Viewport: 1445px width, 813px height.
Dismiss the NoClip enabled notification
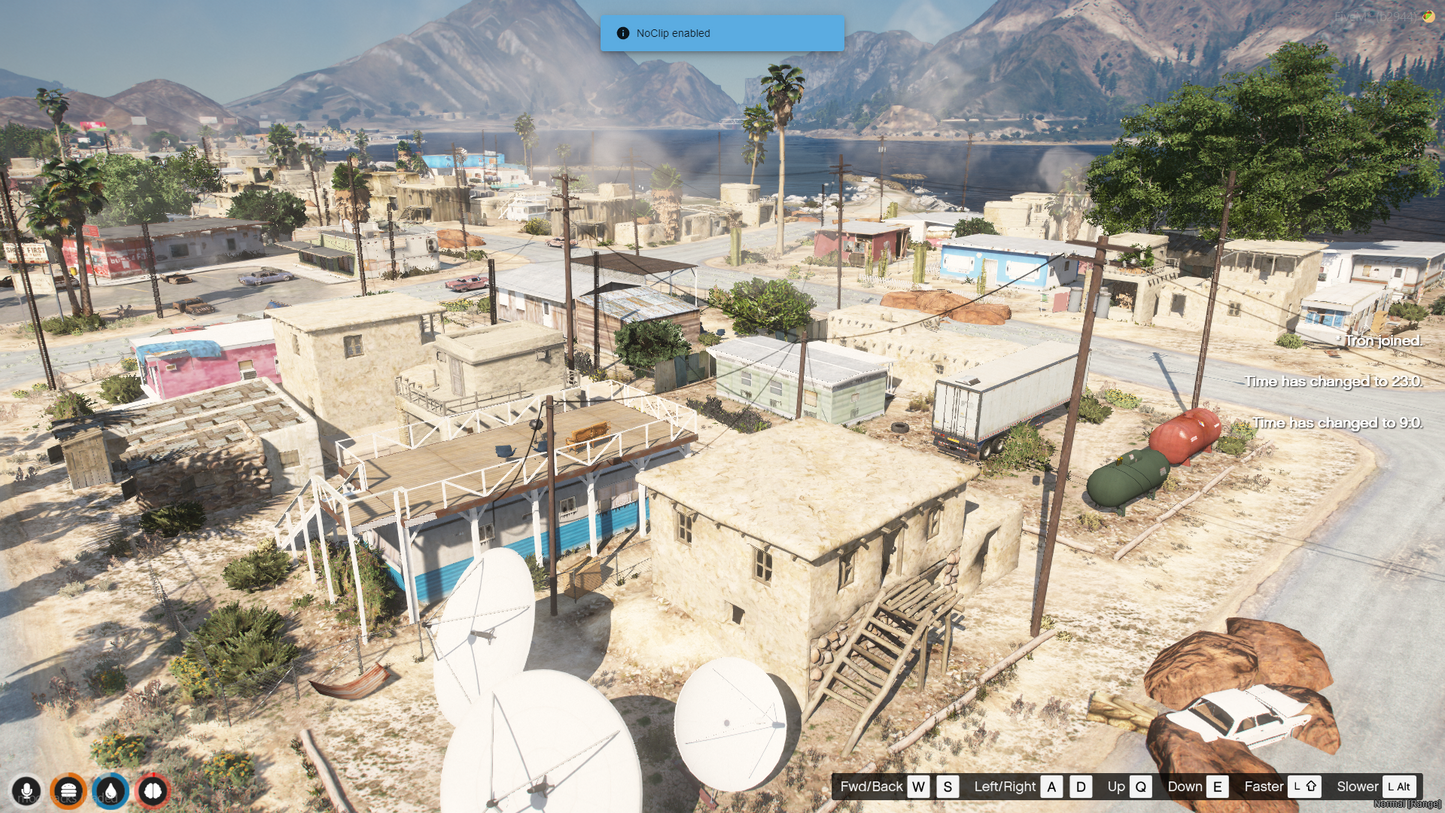[x=721, y=33]
